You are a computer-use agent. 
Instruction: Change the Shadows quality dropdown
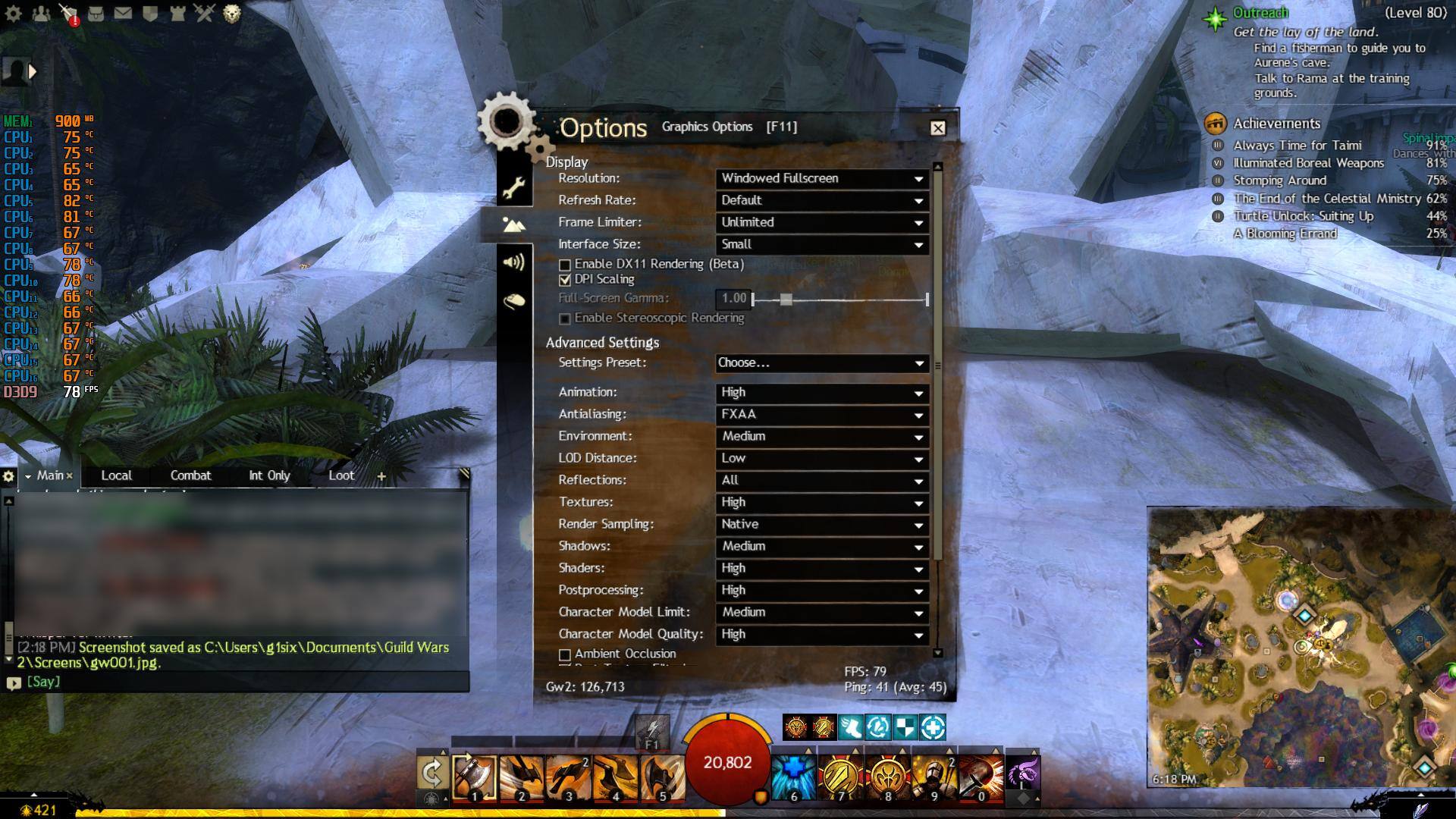coord(822,547)
